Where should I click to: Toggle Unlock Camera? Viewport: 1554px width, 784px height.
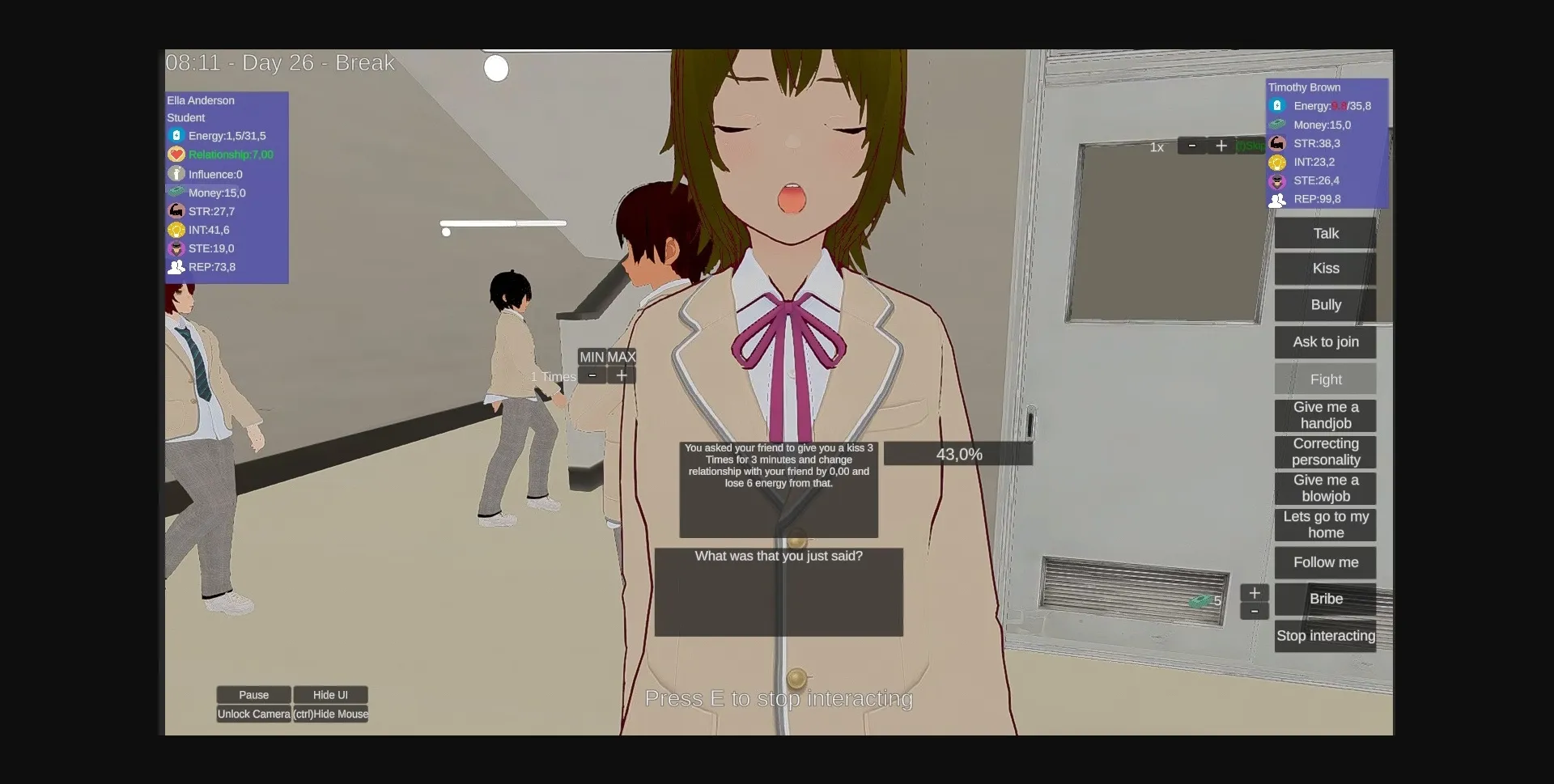(253, 714)
